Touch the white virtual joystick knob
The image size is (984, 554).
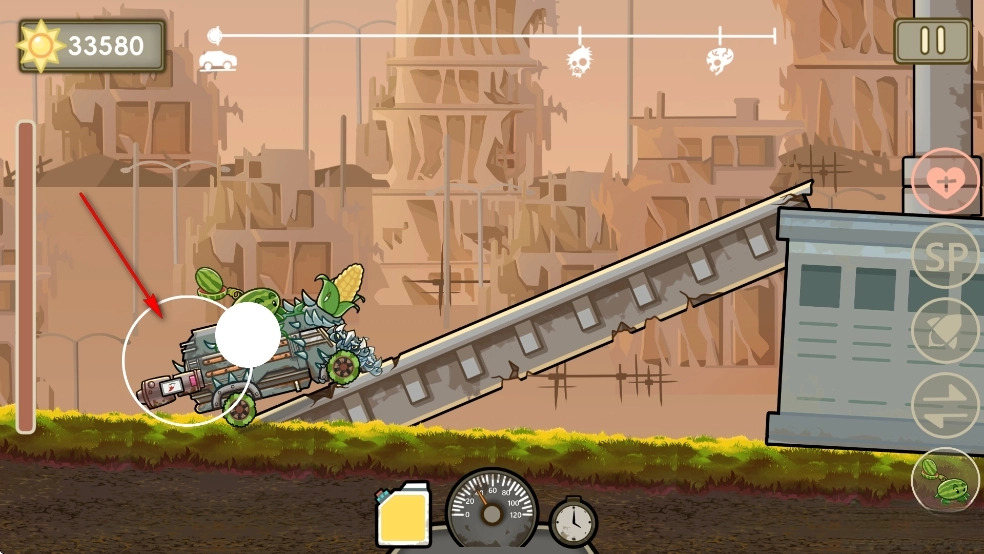pos(247,335)
